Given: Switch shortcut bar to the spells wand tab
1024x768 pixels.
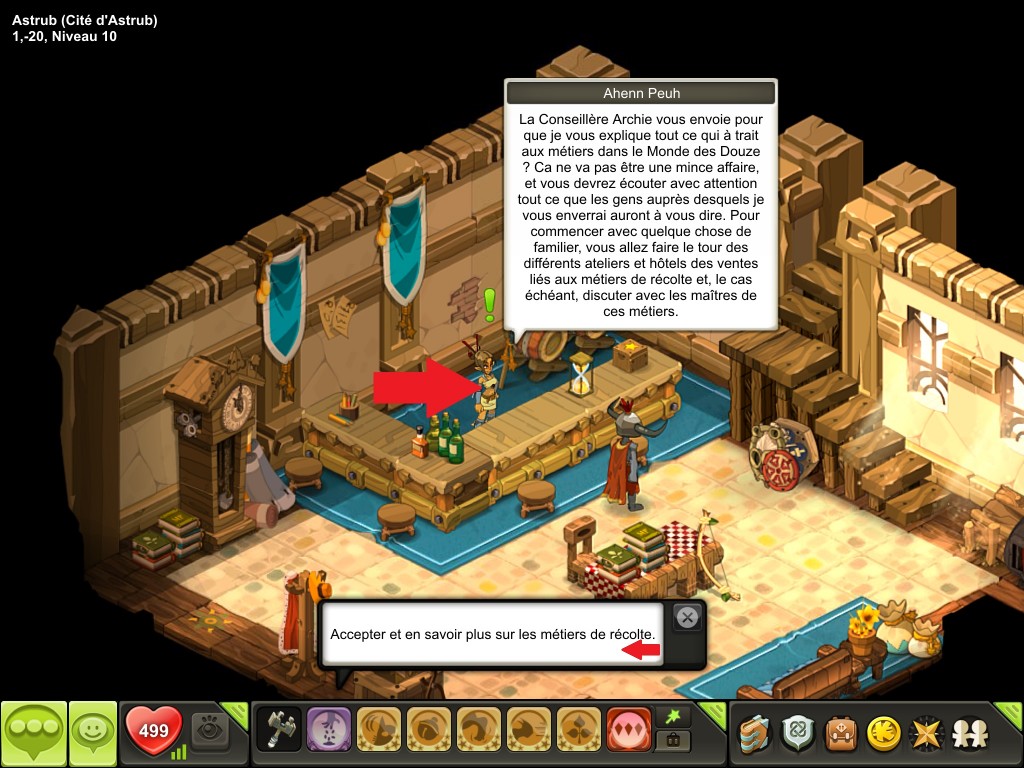Looking at the screenshot, I should tap(671, 718).
